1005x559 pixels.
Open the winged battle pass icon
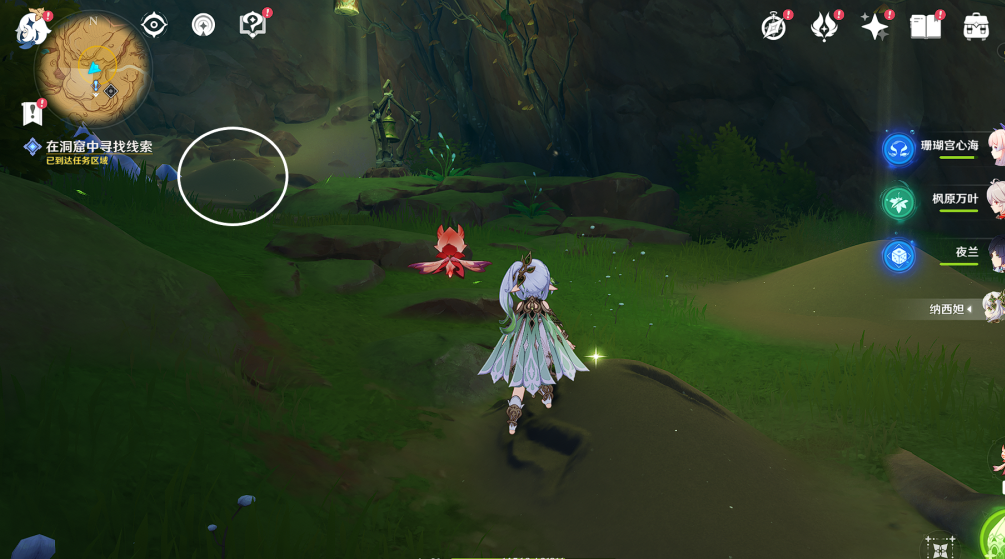824,27
